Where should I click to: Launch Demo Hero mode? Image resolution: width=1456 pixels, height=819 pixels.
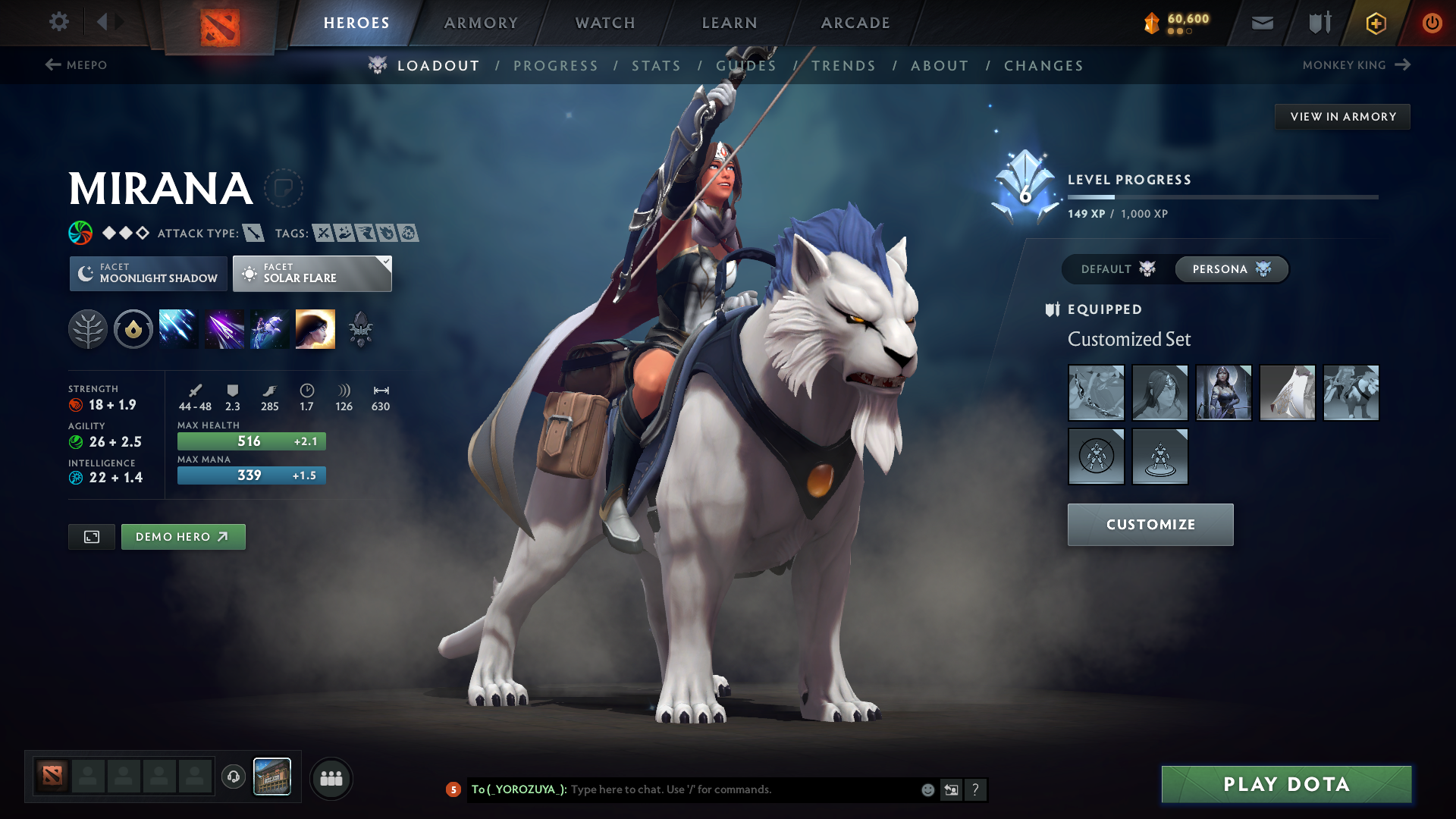183,537
